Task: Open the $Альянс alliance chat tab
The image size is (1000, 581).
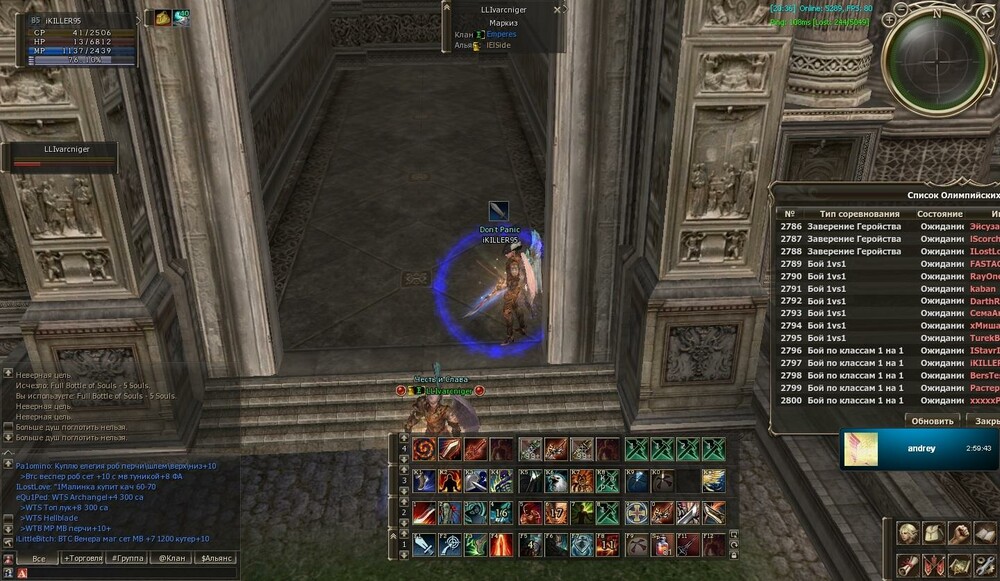Action: (x=217, y=558)
